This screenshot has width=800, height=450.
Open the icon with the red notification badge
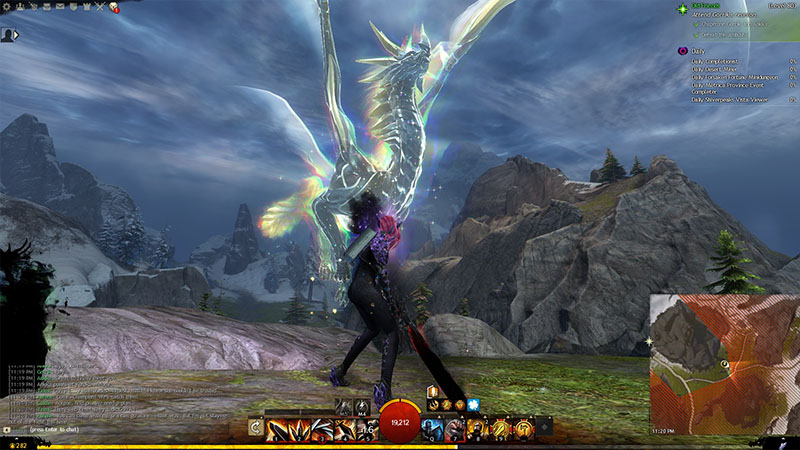[x=112, y=7]
